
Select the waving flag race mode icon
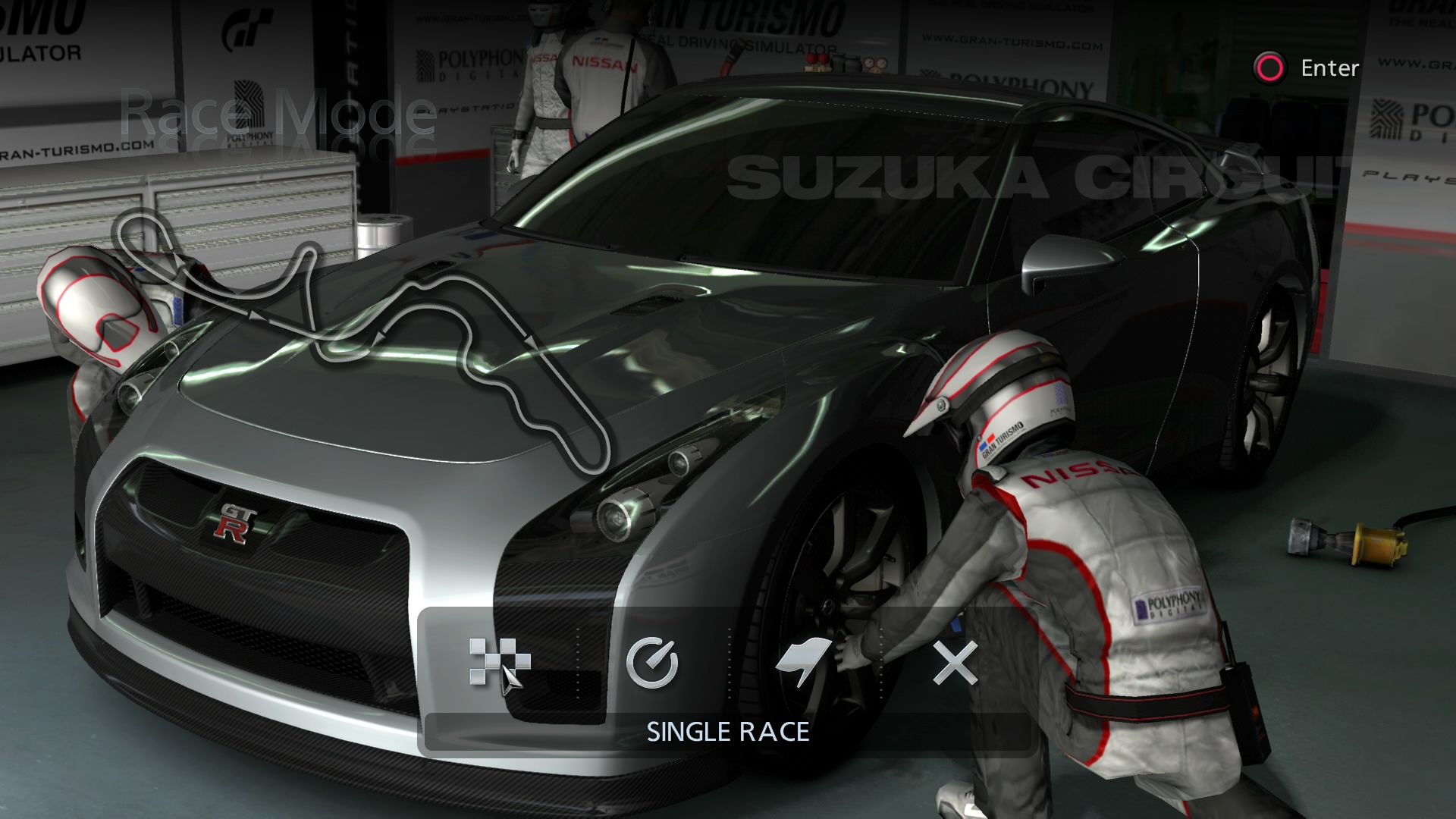(x=804, y=662)
